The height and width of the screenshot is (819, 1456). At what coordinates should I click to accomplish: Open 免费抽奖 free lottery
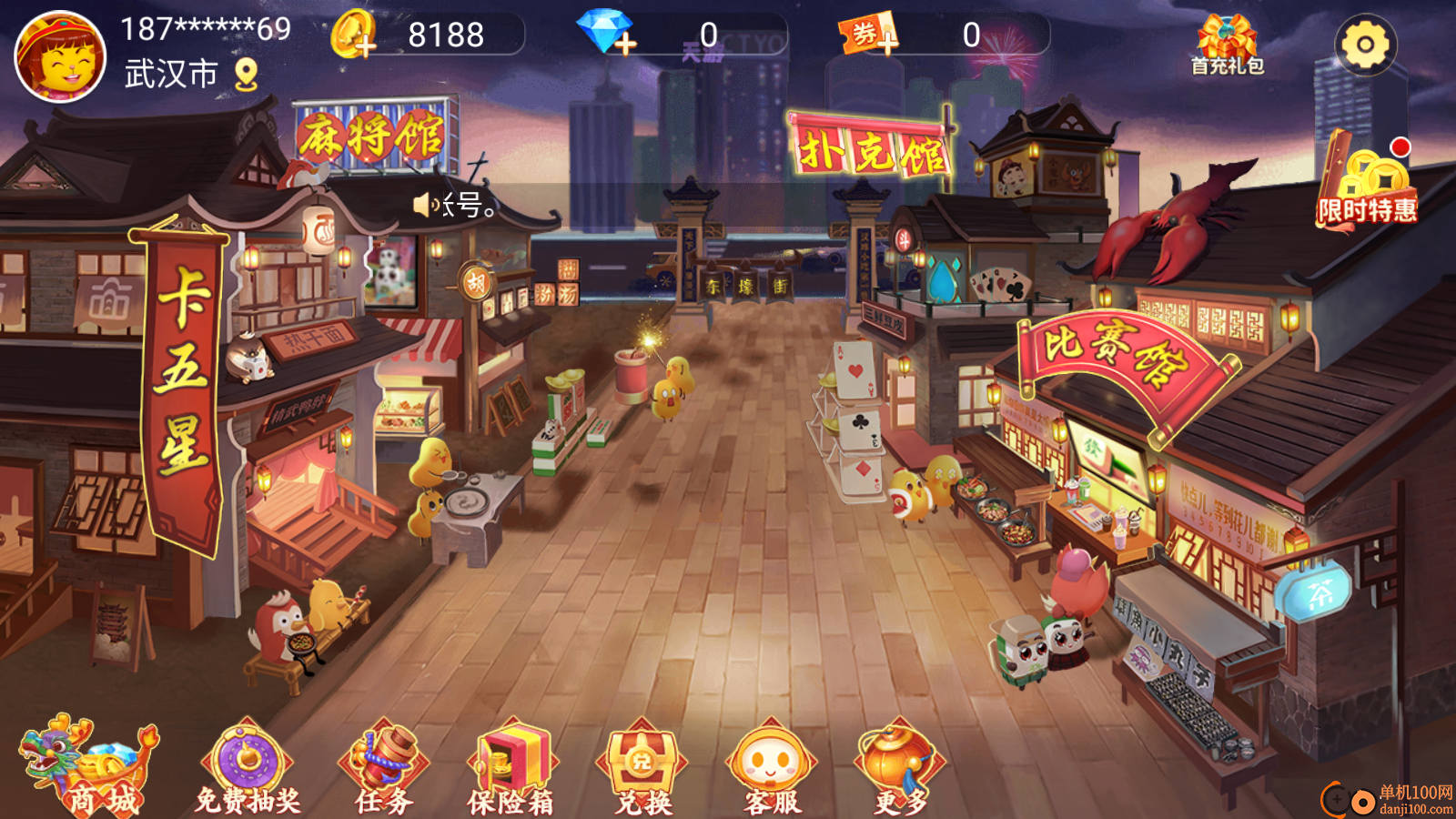[x=247, y=766]
